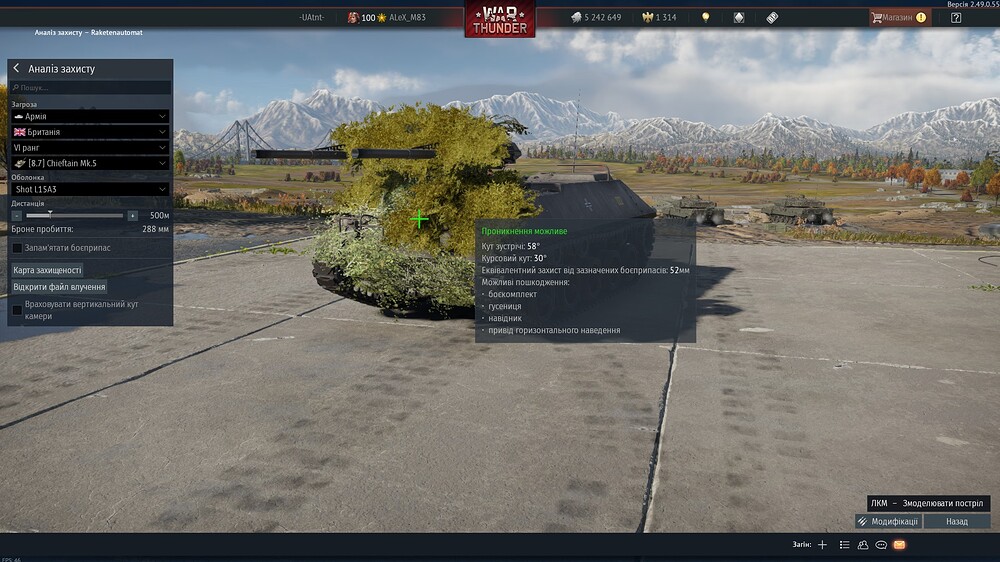The image size is (1000, 562).
Task: Open Карта захищеності protection map
Action: coord(47,270)
